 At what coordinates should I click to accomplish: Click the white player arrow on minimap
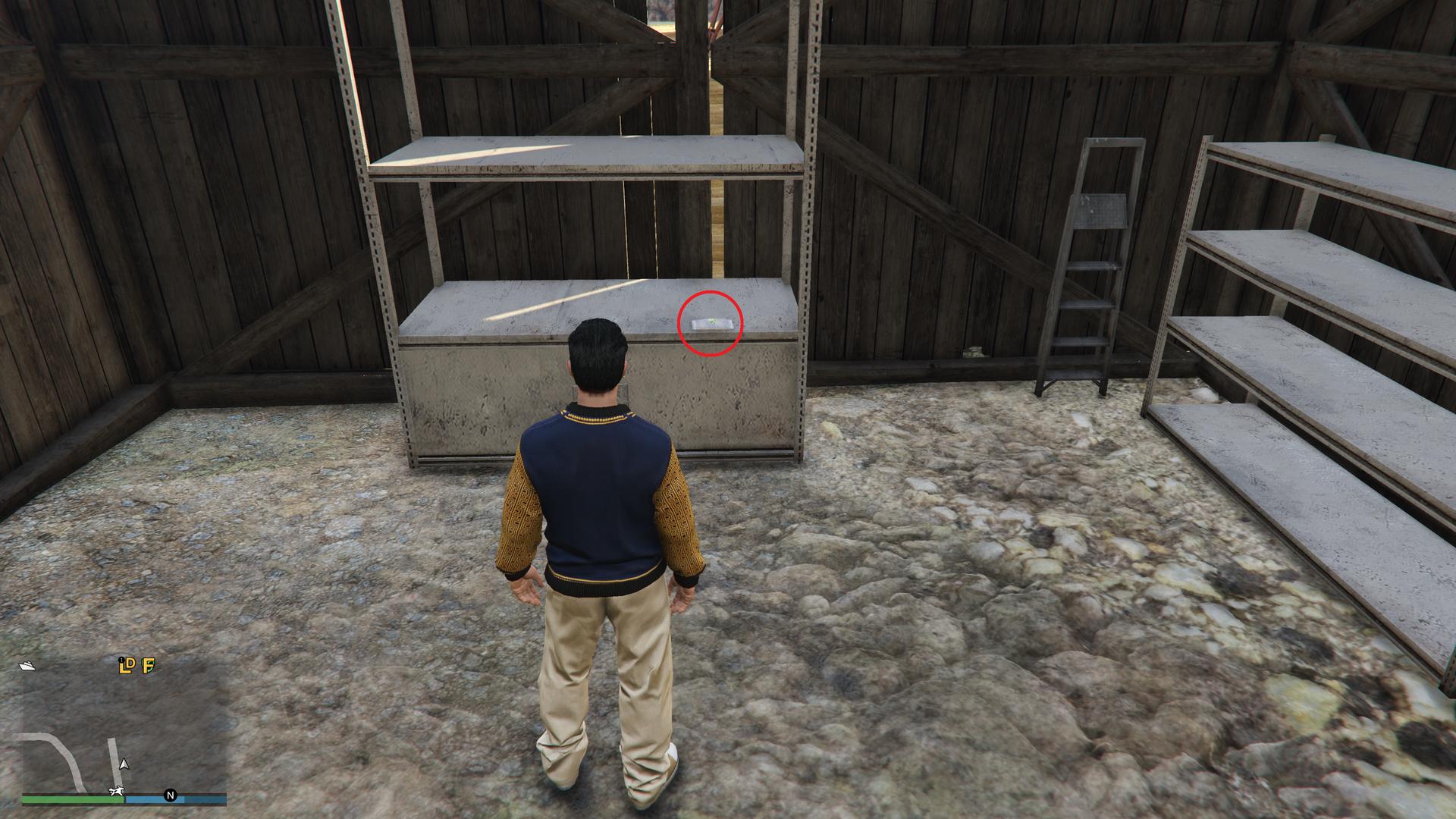[124, 764]
